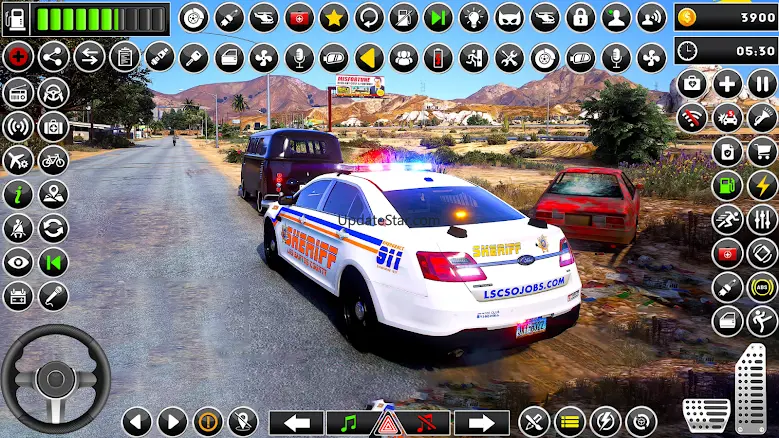Image resolution: width=779 pixels, height=438 pixels.
Task: Toggle the padlock icon
Action: click(580, 17)
